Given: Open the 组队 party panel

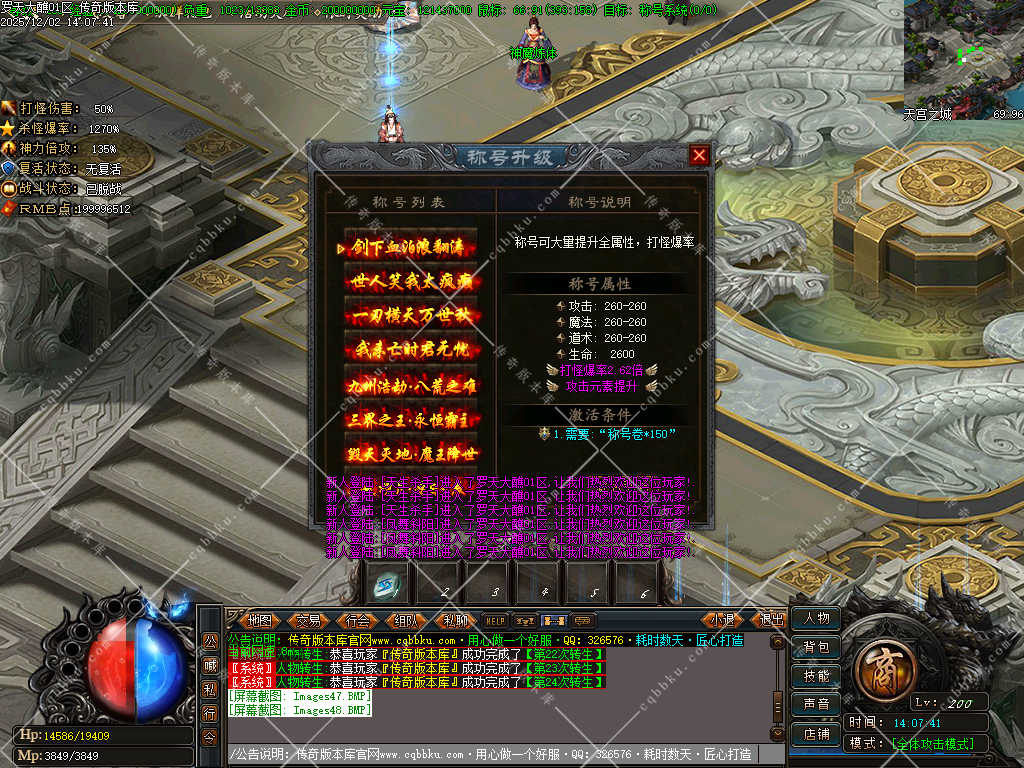Looking at the screenshot, I should pyautogui.click(x=407, y=620).
